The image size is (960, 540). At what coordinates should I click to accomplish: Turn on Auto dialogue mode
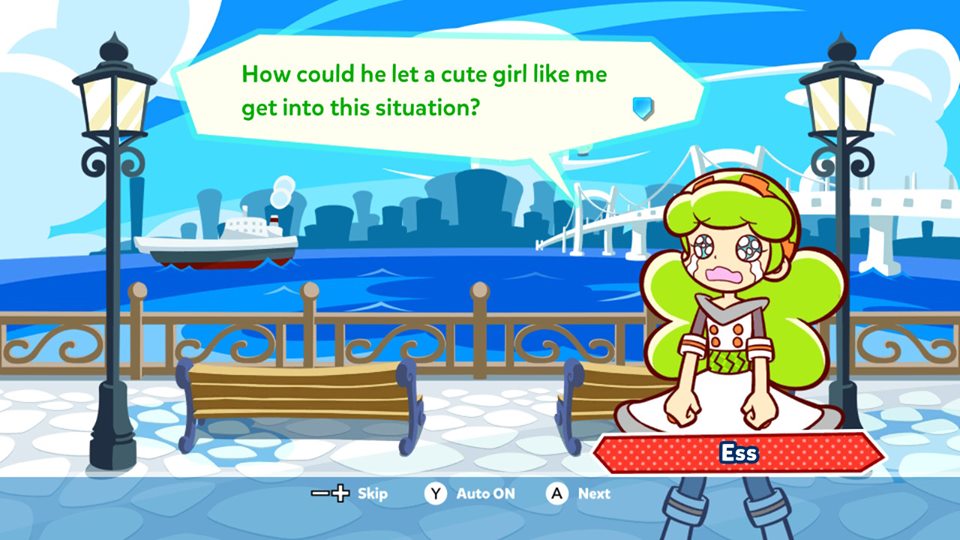click(471, 493)
